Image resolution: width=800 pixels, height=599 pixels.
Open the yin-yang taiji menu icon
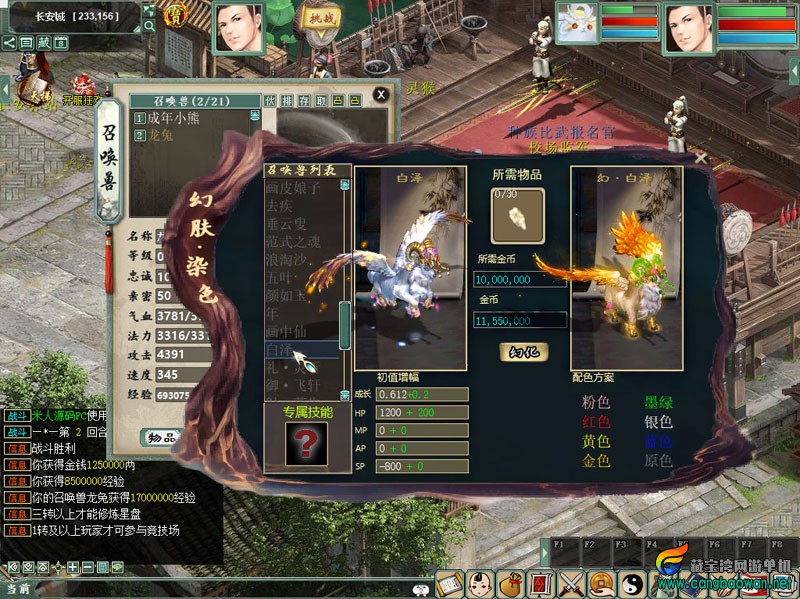[x=631, y=583]
